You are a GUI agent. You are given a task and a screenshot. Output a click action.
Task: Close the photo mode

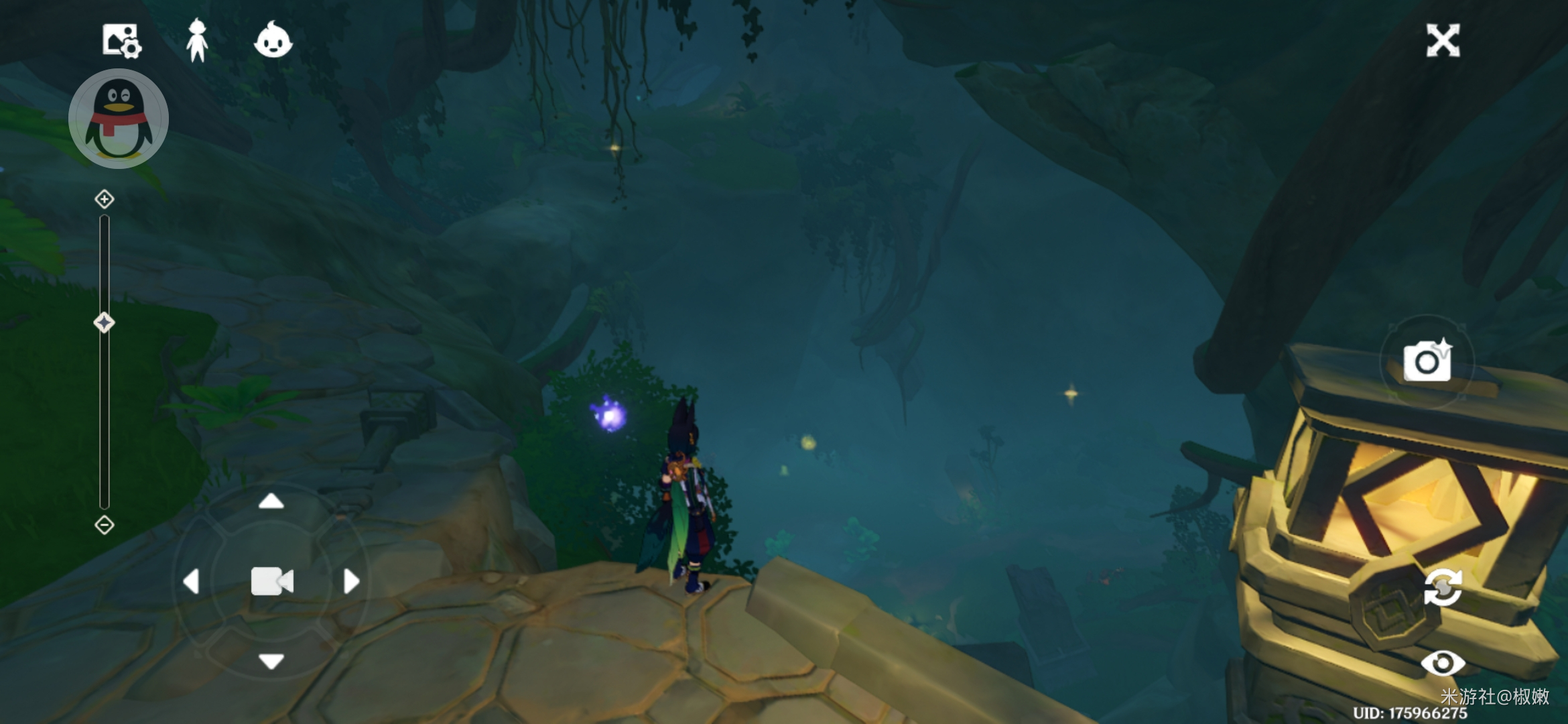1443,41
